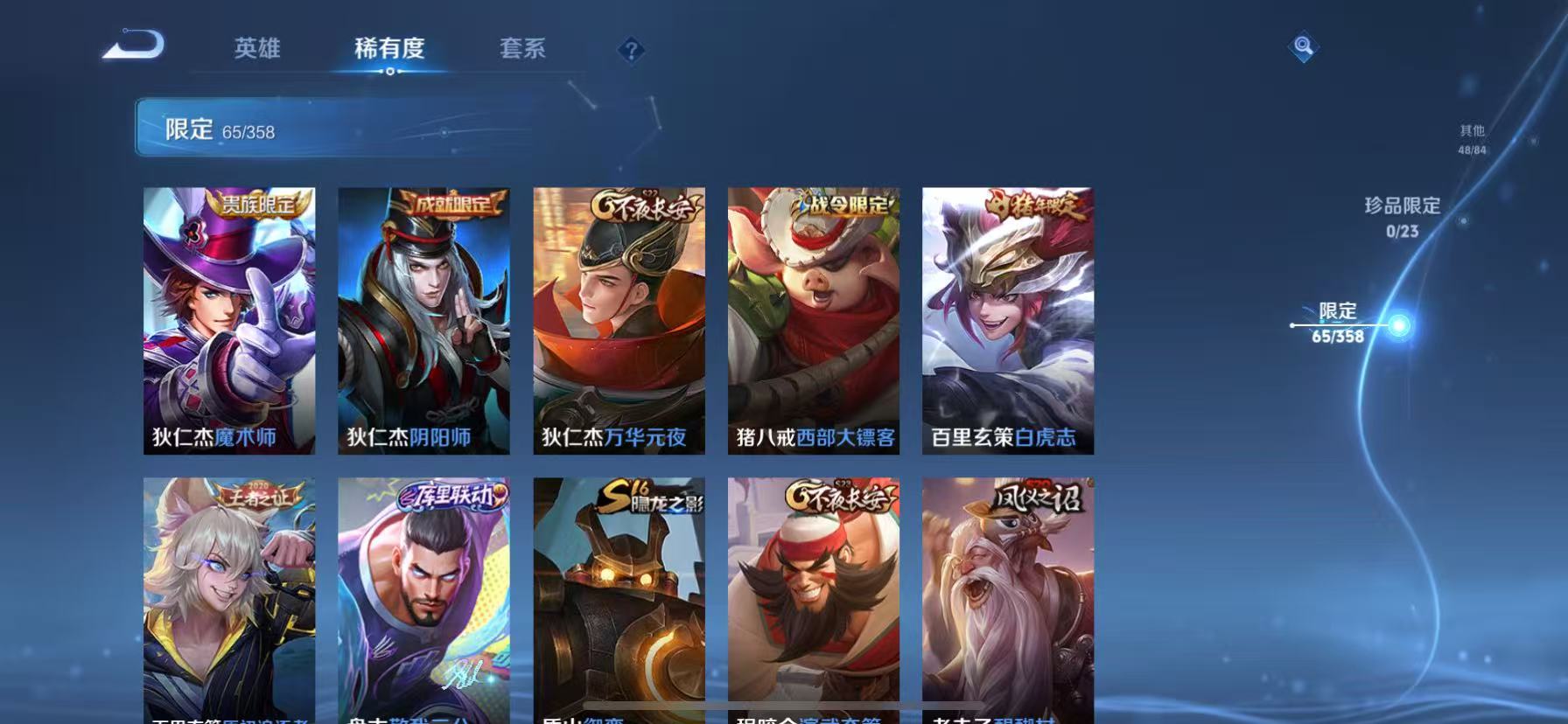1568x724 pixels.
Task: Select the 狄仁杰万华元夜 skin thumbnail
Action: click(x=619, y=319)
